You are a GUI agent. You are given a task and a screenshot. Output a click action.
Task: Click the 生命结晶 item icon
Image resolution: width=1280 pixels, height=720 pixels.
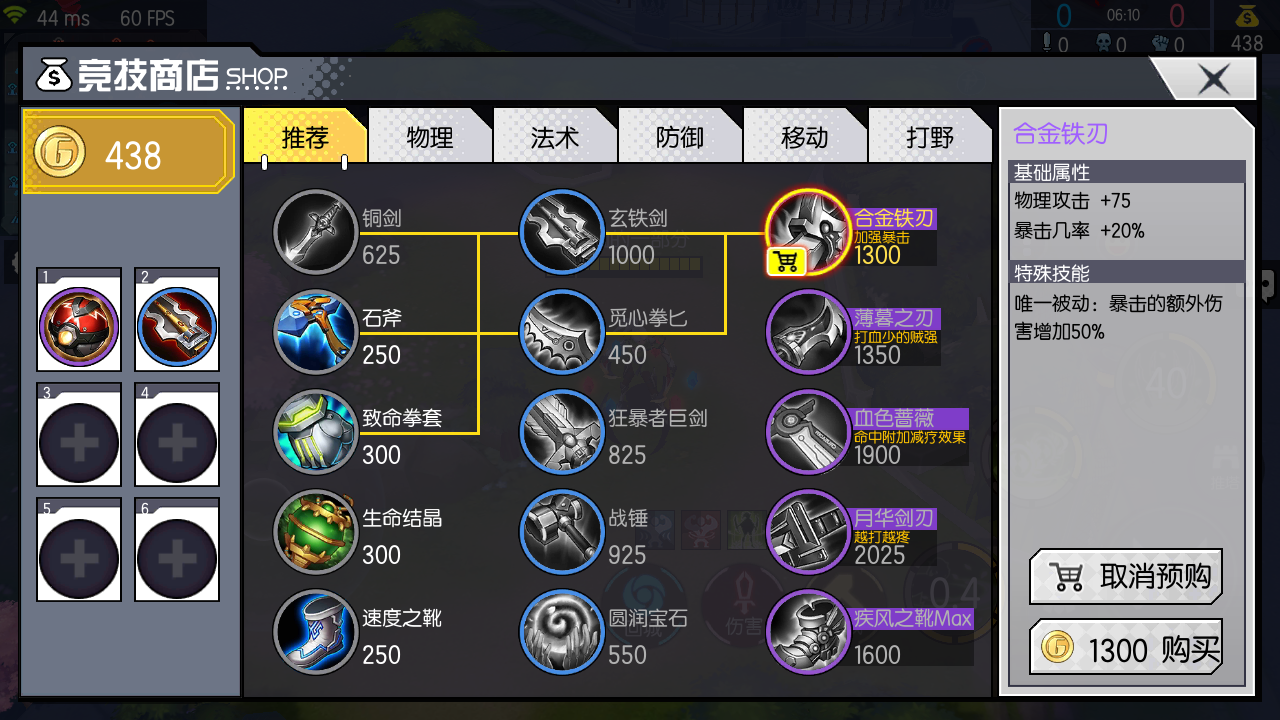click(x=316, y=532)
